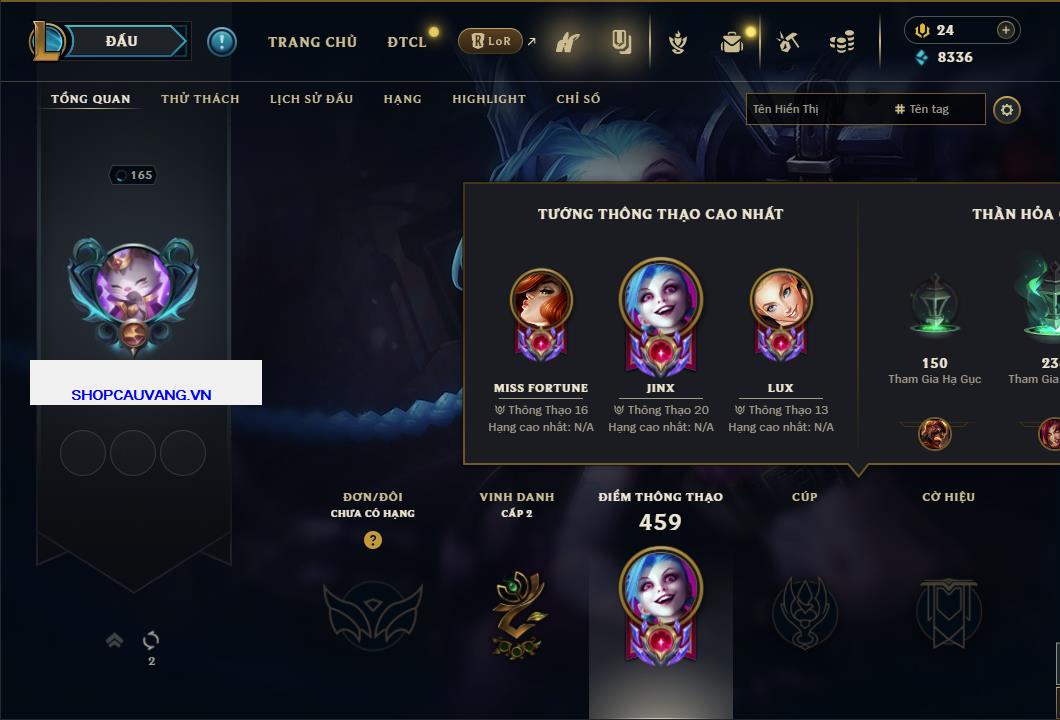Click the plus button beside RP balance
This screenshot has height=720, width=1060.
(1006, 30)
